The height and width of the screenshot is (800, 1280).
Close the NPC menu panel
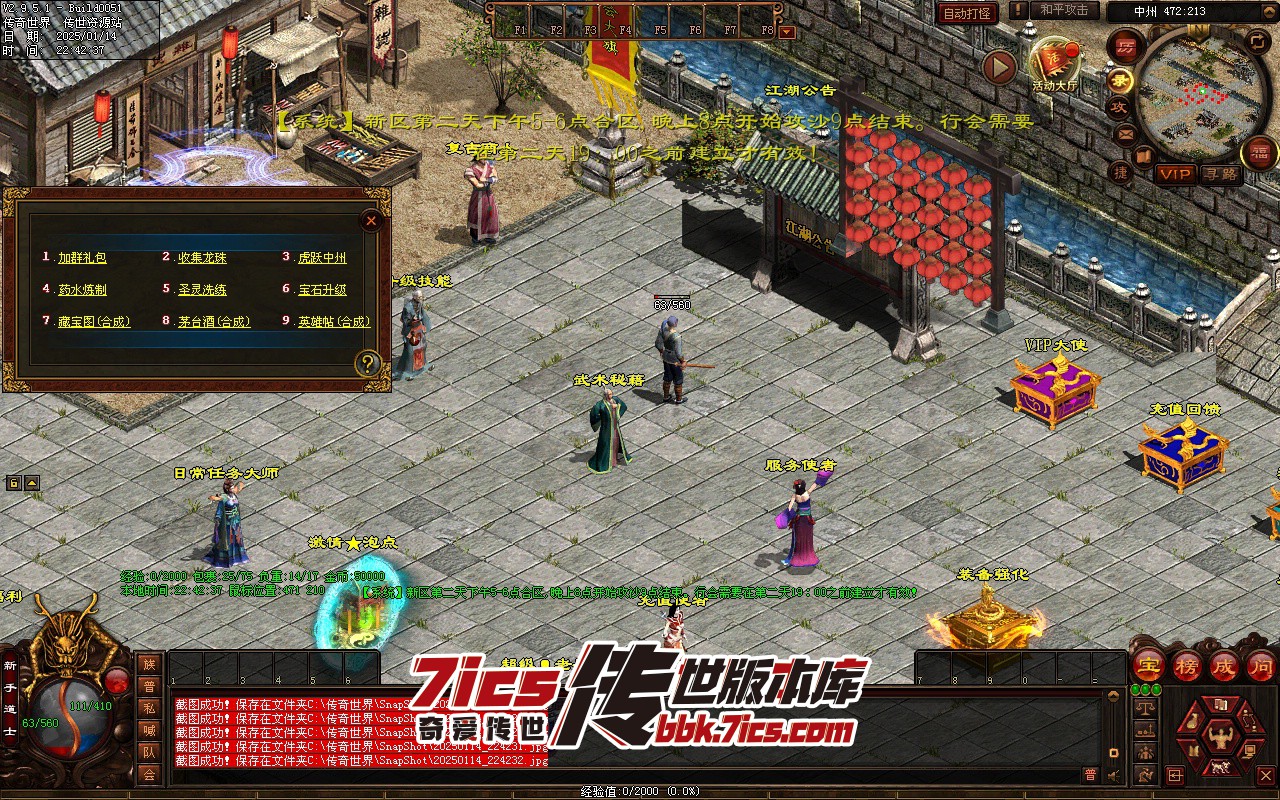[x=371, y=220]
